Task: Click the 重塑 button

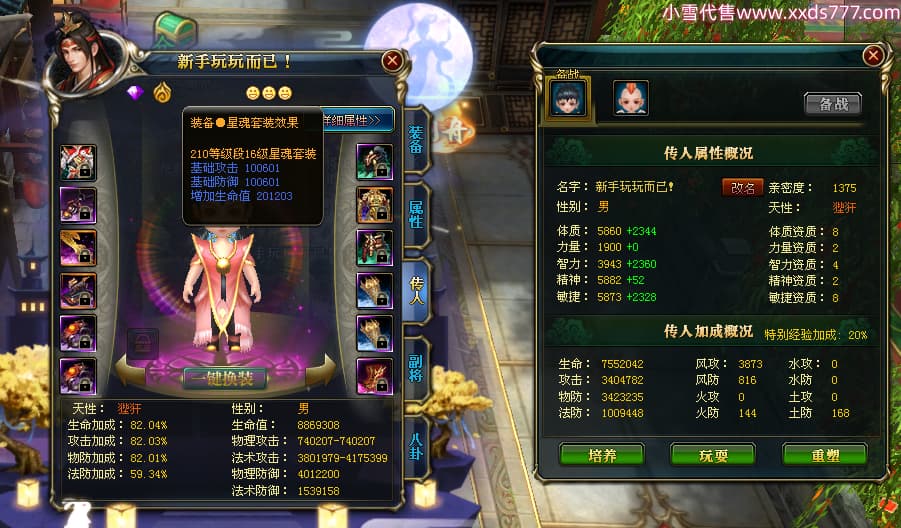Action: (824, 455)
